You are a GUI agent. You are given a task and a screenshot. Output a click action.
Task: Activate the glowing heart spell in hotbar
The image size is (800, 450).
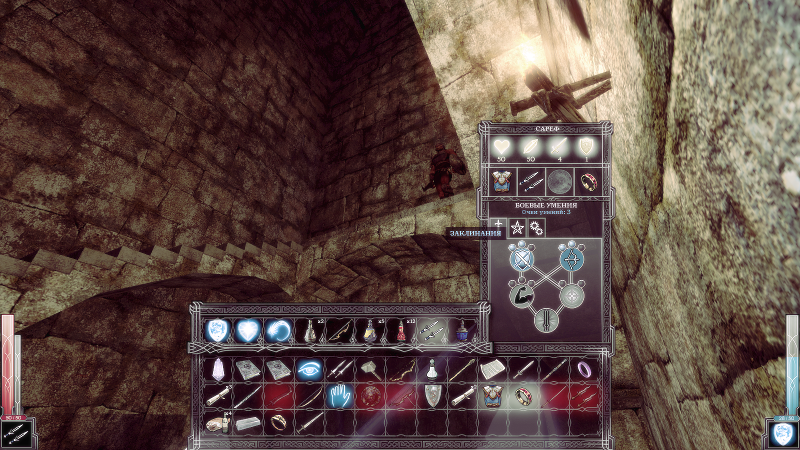coord(248,329)
